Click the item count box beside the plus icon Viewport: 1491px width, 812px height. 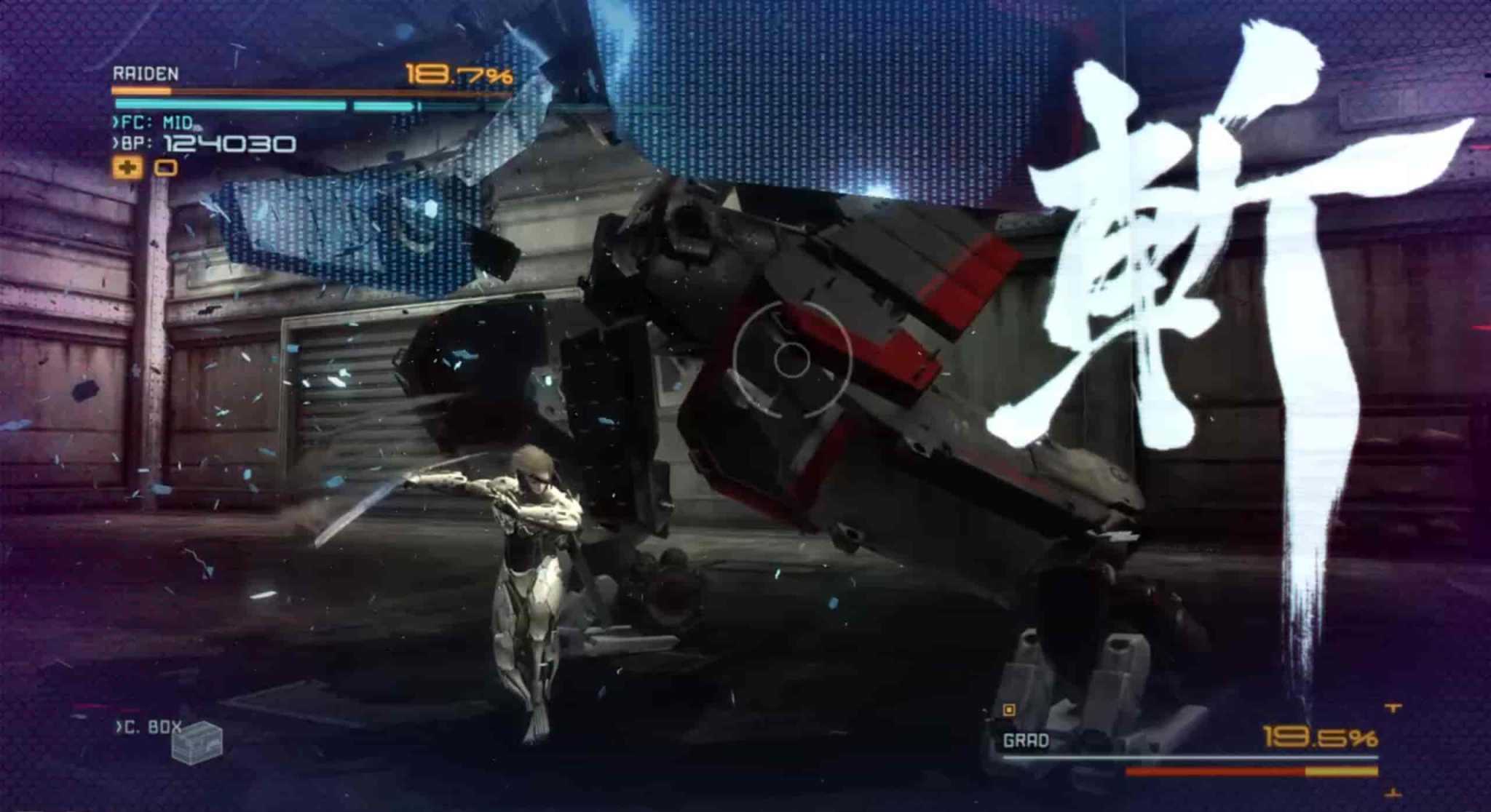[x=167, y=169]
